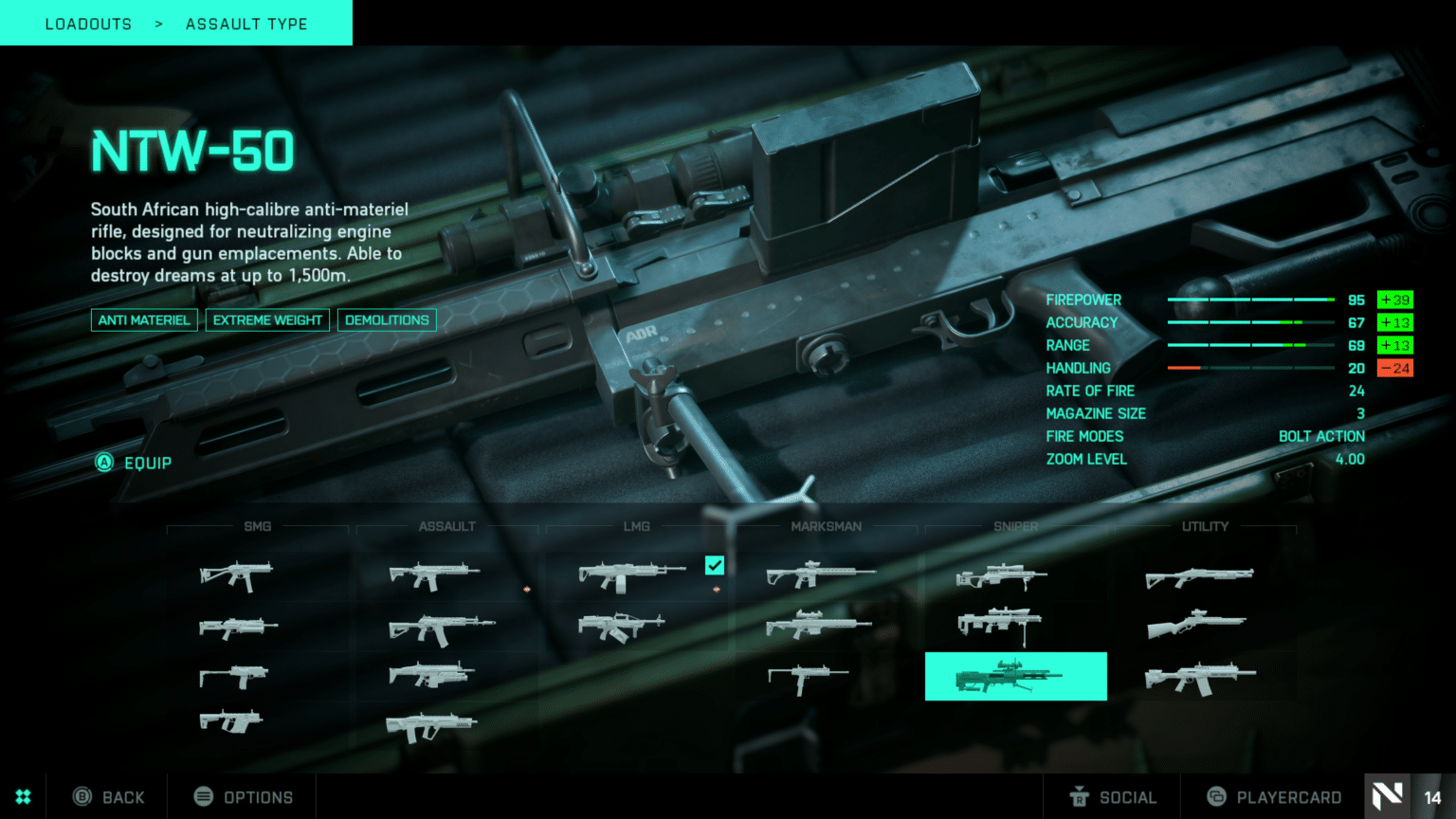The image size is (1456, 819).
Task: Choose the first utility shotgun
Action: (1199, 576)
